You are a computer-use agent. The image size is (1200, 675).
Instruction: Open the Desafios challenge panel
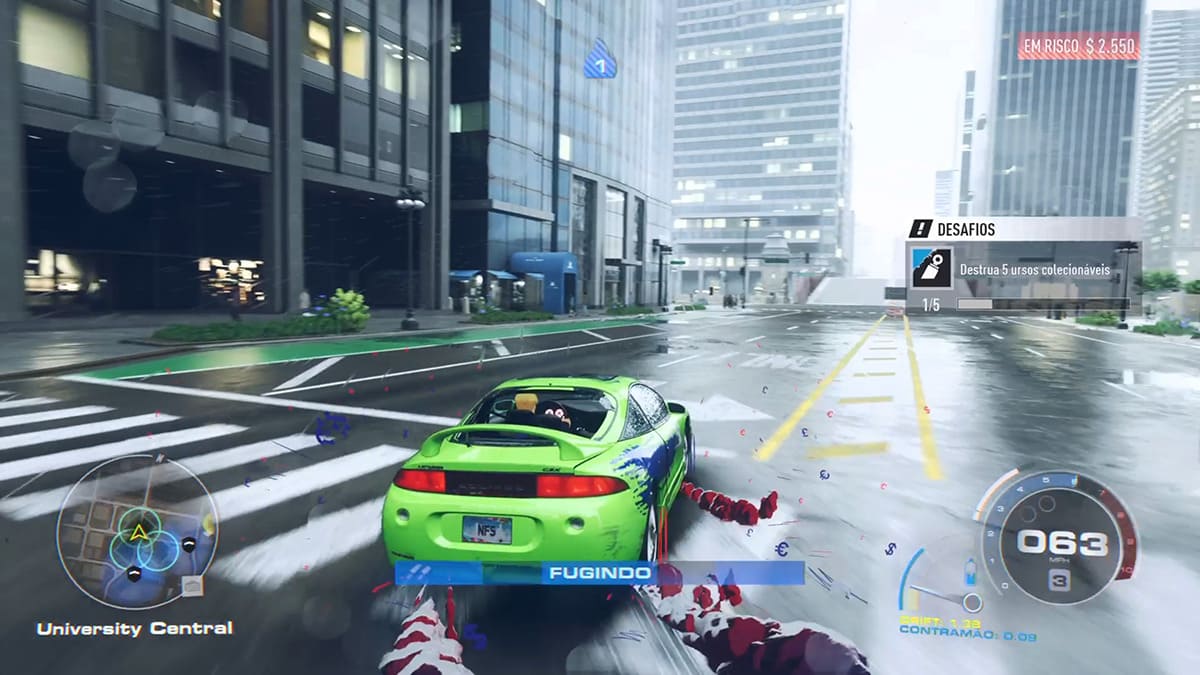coord(1020,229)
